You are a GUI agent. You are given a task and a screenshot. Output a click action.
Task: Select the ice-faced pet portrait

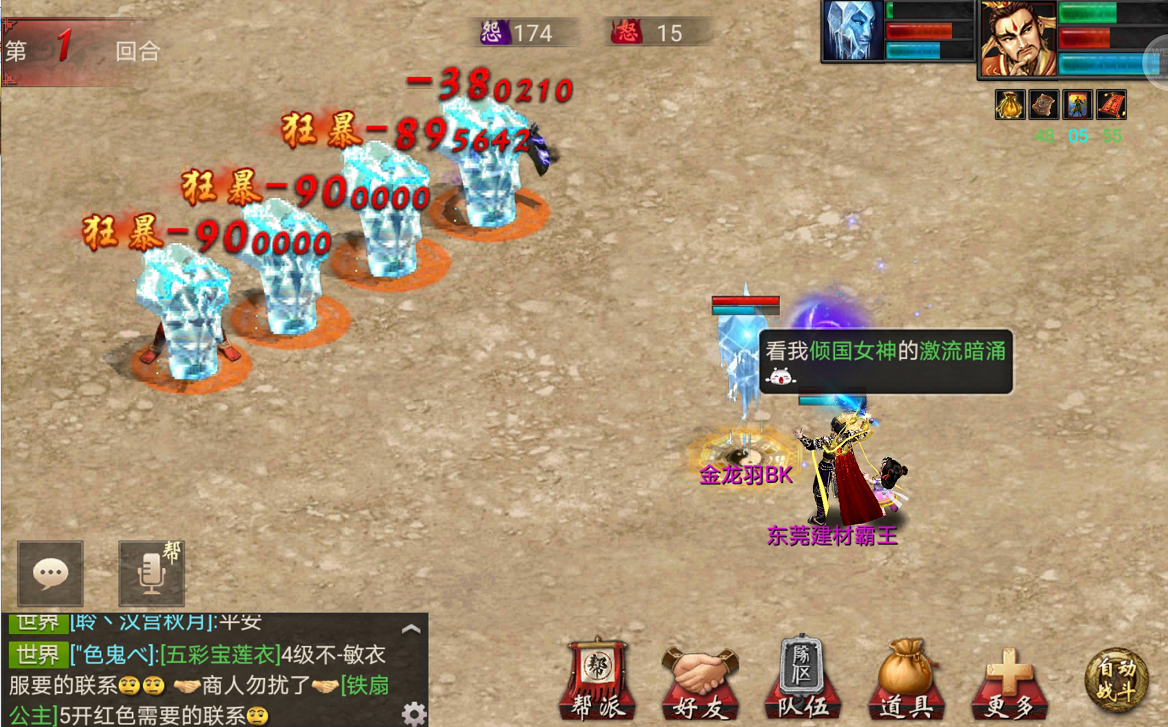pos(852,31)
